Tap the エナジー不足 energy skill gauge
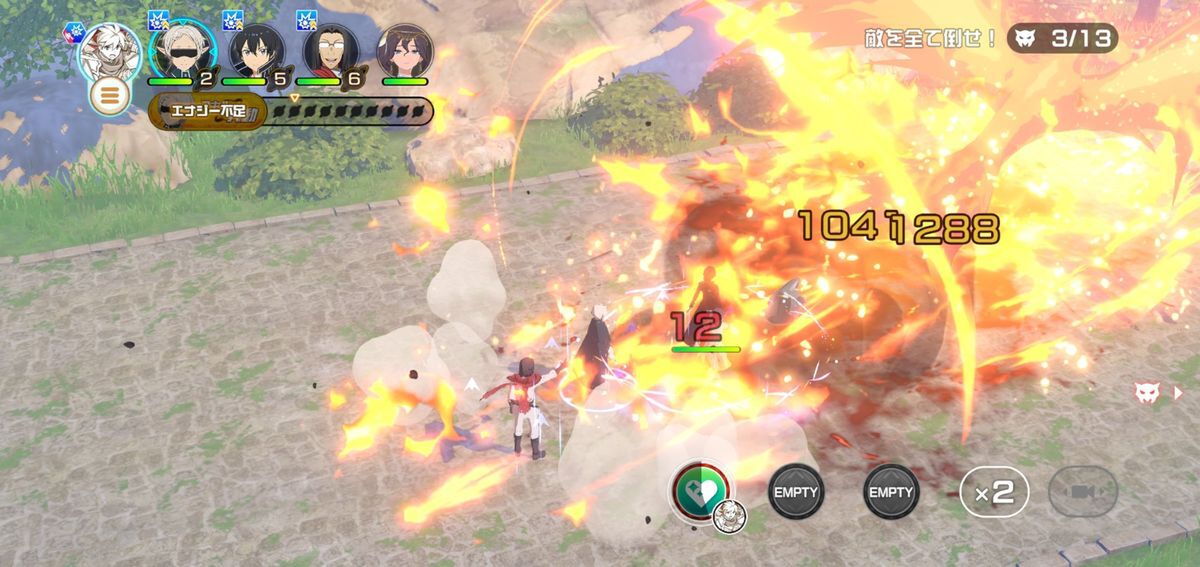This screenshot has height=567, width=1200. point(291,111)
